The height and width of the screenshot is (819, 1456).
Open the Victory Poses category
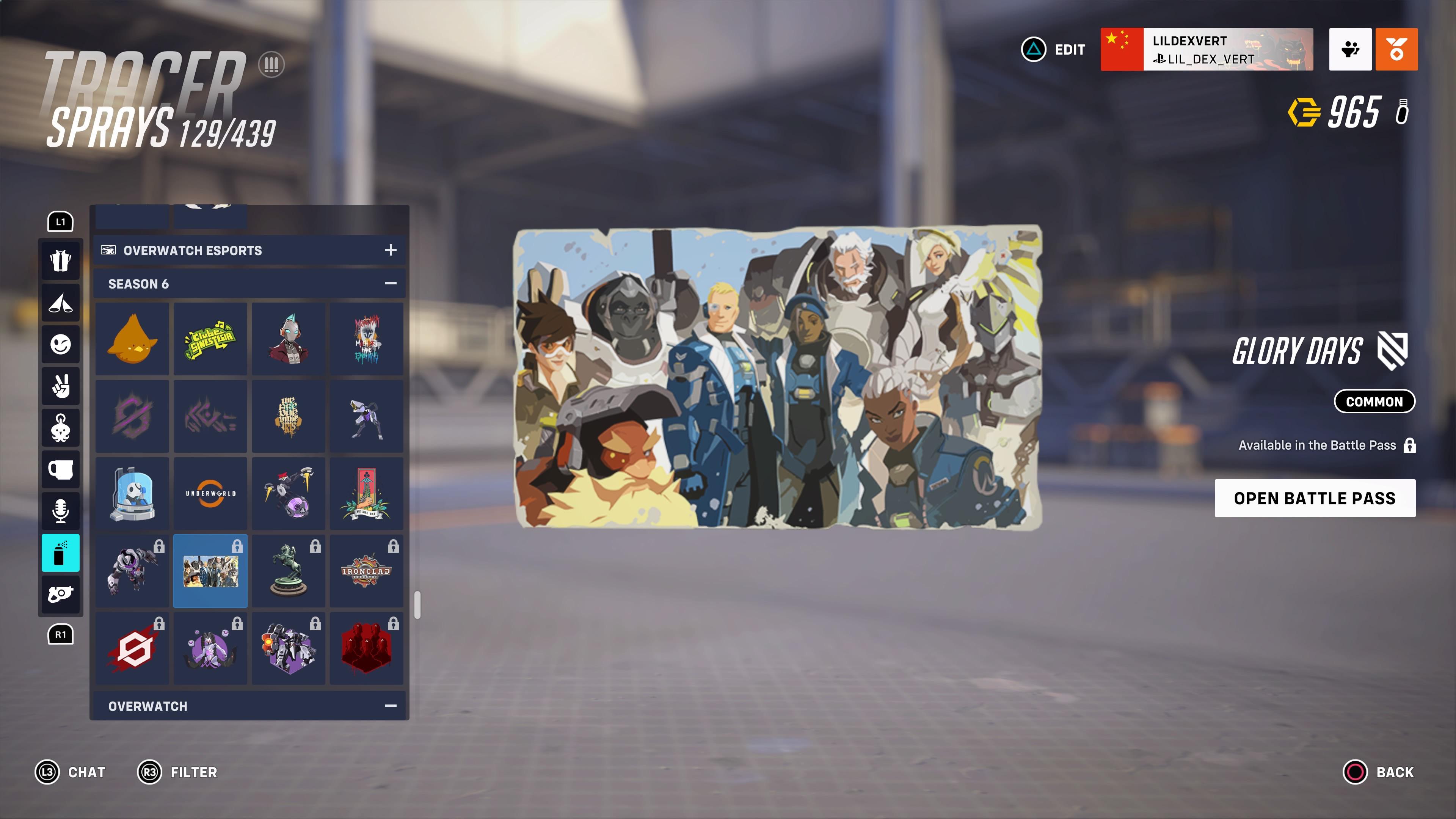pyautogui.click(x=61, y=386)
